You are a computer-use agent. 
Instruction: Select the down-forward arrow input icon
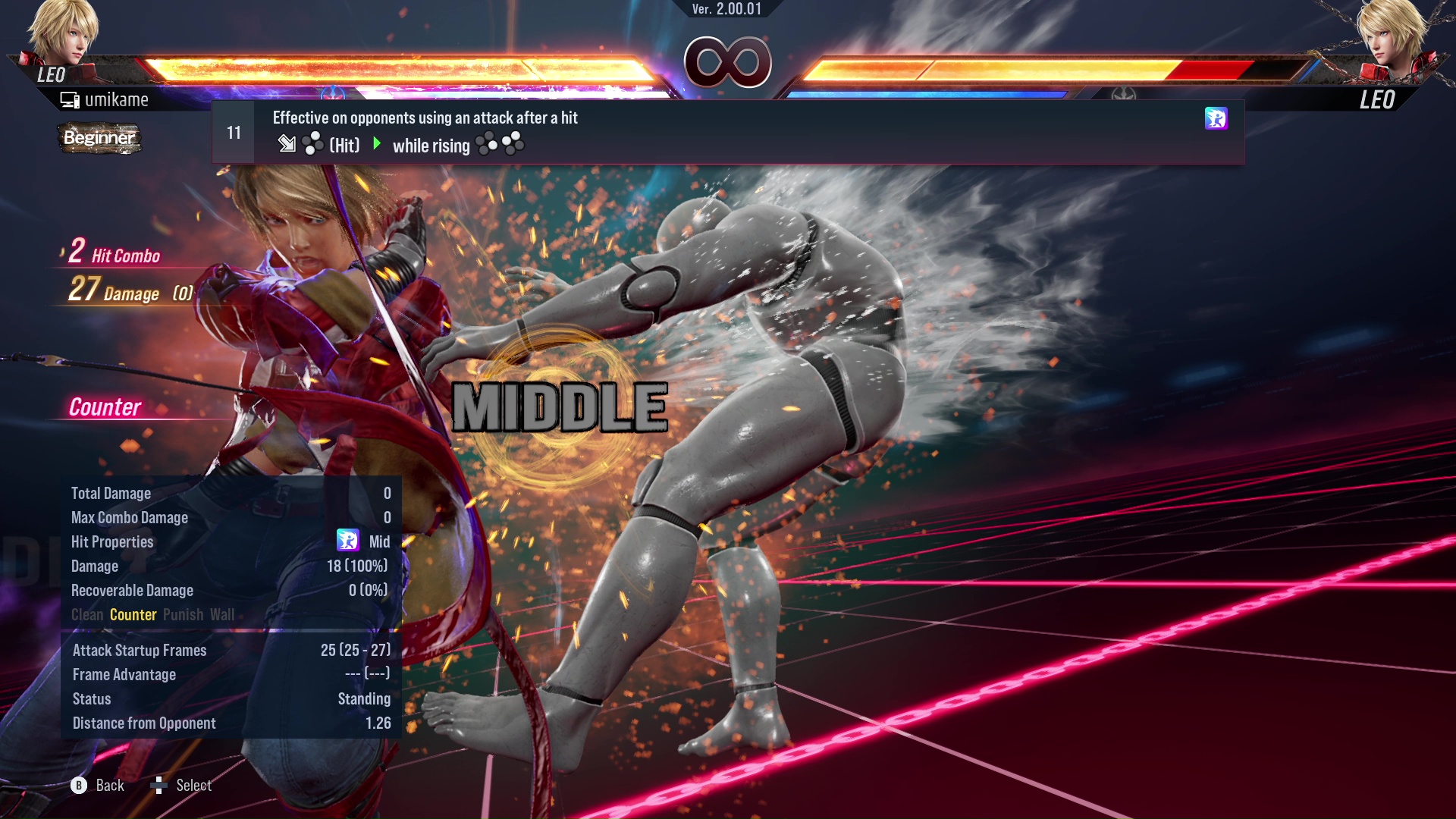point(288,144)
